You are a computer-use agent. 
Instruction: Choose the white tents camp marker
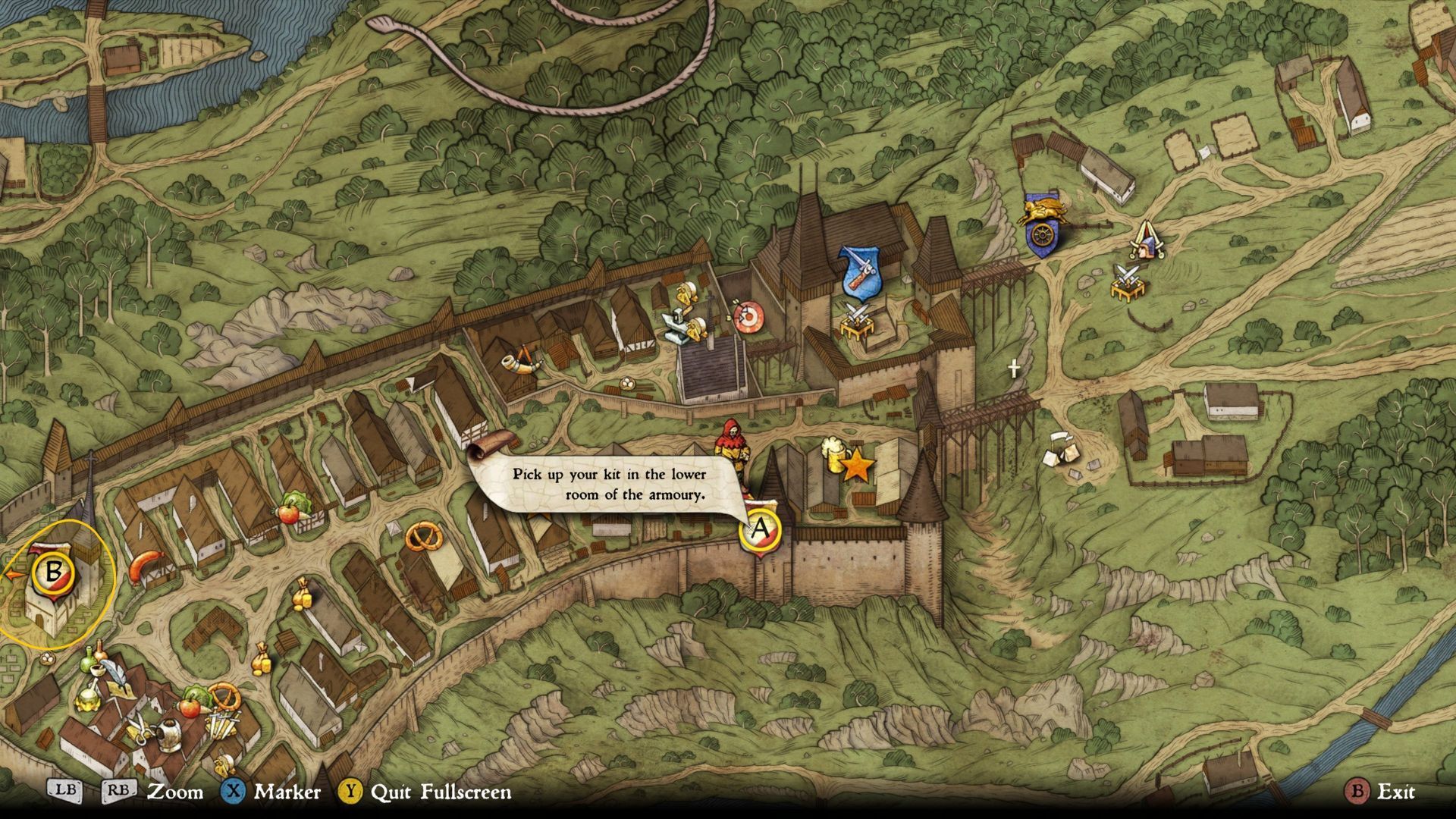[x=1062, y=451]
